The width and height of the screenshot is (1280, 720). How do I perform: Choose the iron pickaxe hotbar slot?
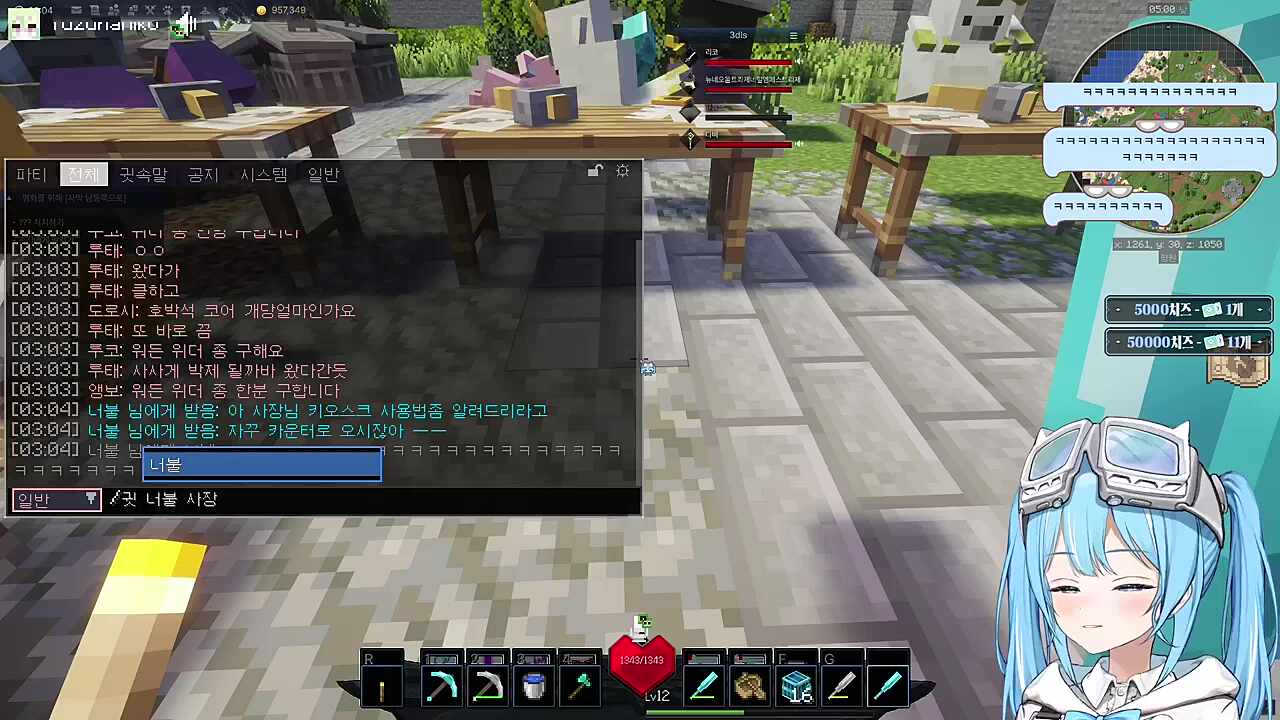click(x=488, y=687)
